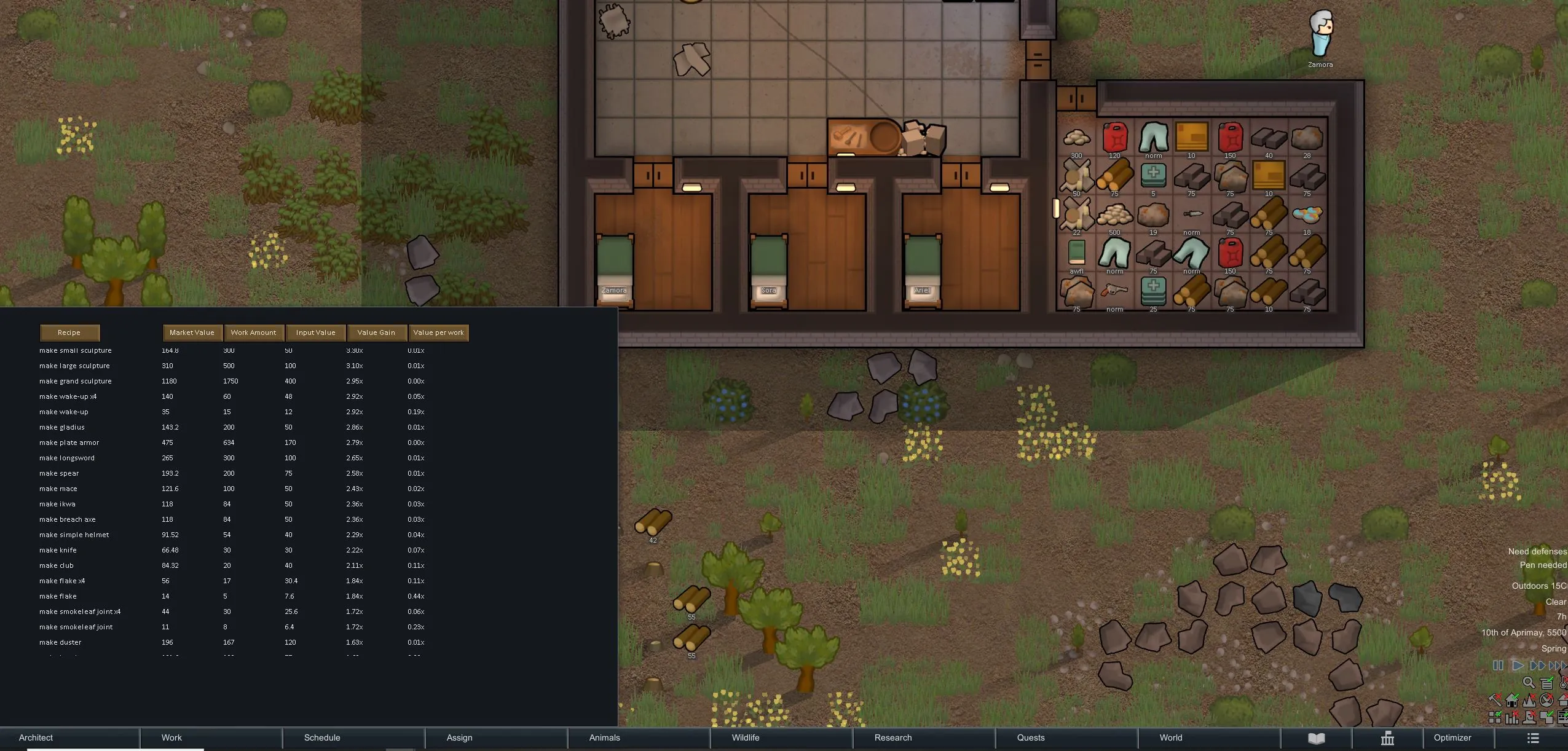Open the Schedule tab

322,737
